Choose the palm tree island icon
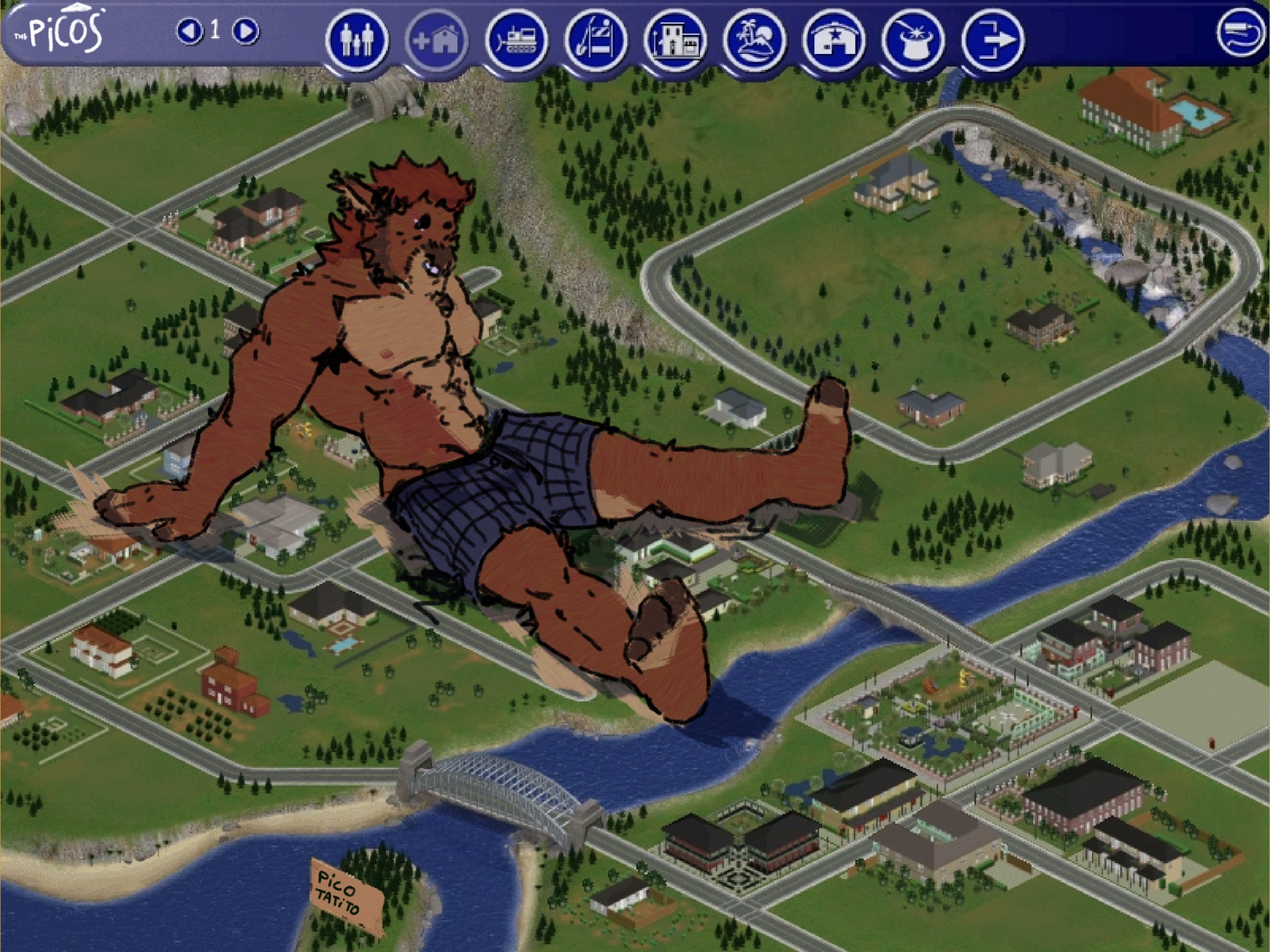This screenshot has width=1270, height=952. click(x=754, y=40)
